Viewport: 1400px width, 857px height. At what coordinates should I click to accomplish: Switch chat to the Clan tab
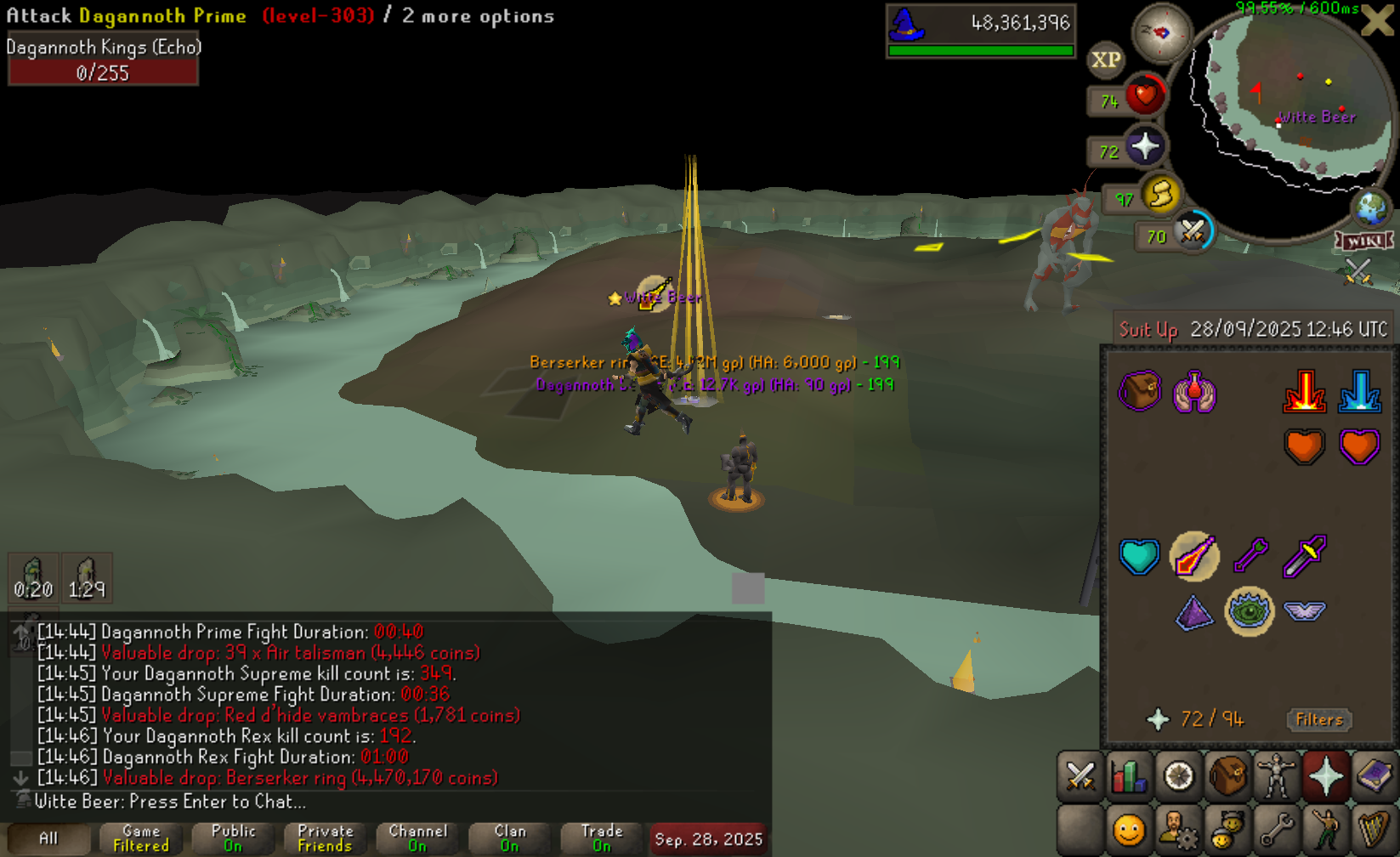coord(509,838)
